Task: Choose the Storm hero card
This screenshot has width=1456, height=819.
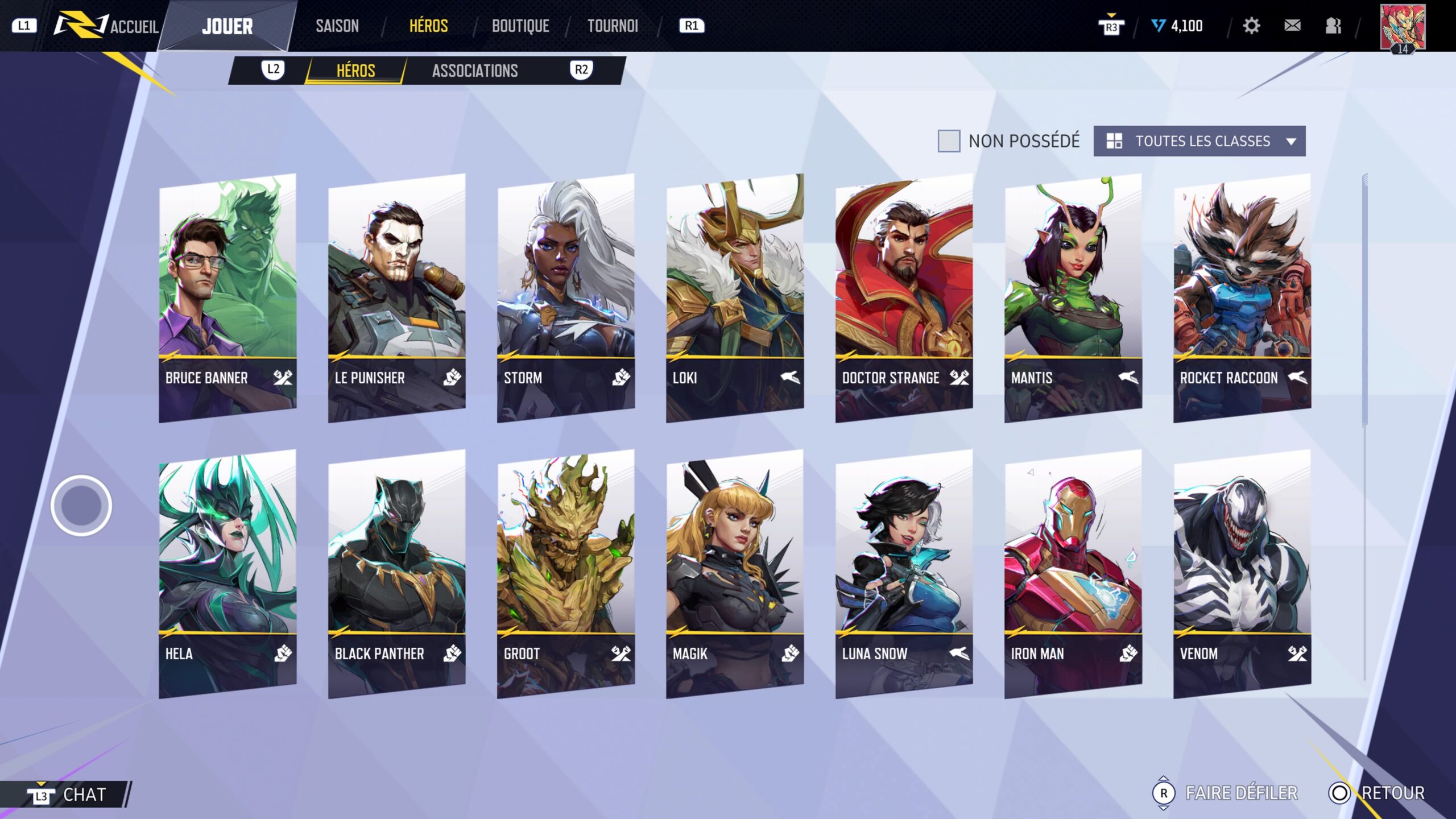Action: click(565, 296)
